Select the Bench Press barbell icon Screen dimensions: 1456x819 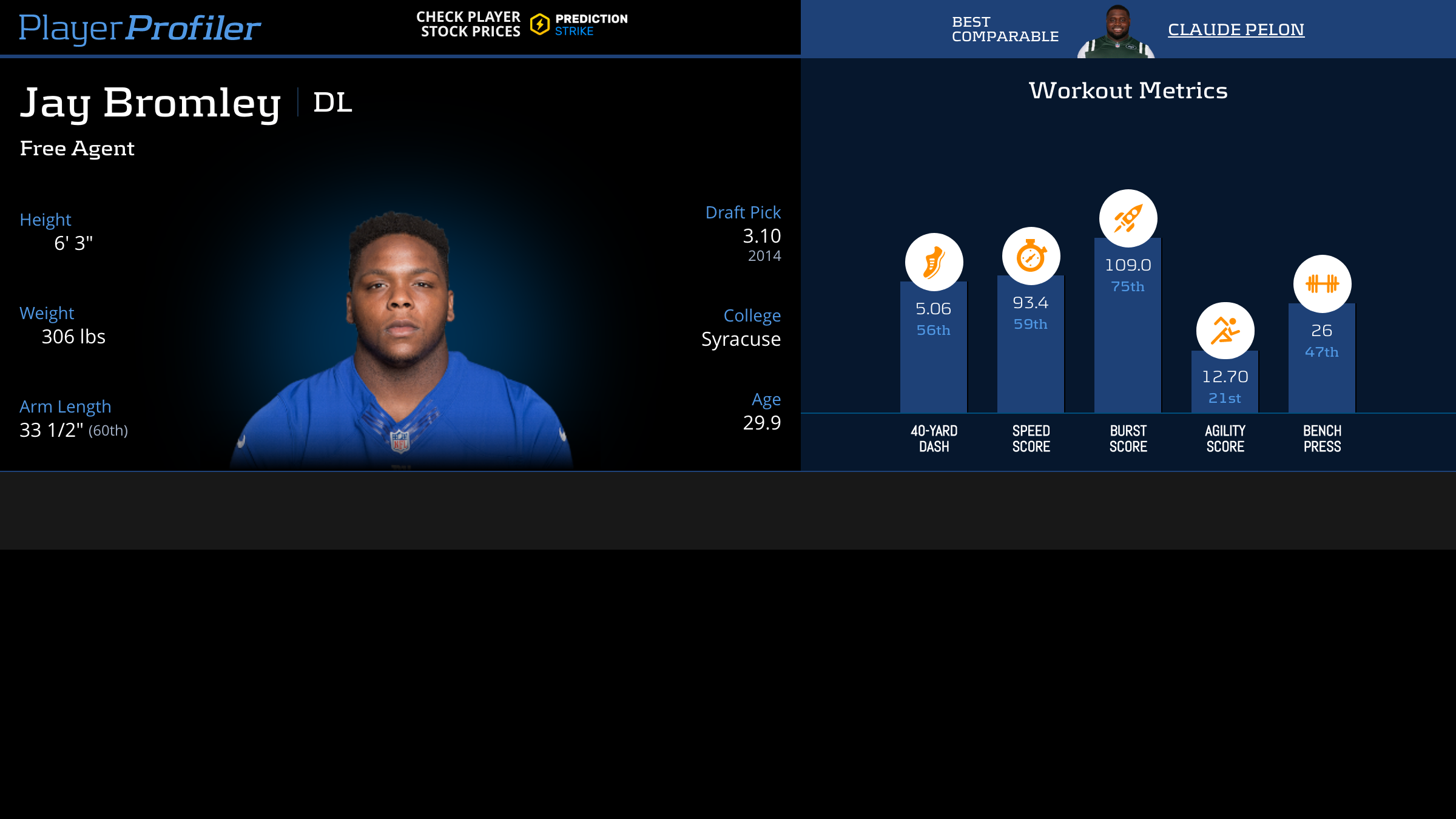point(1322,283)
